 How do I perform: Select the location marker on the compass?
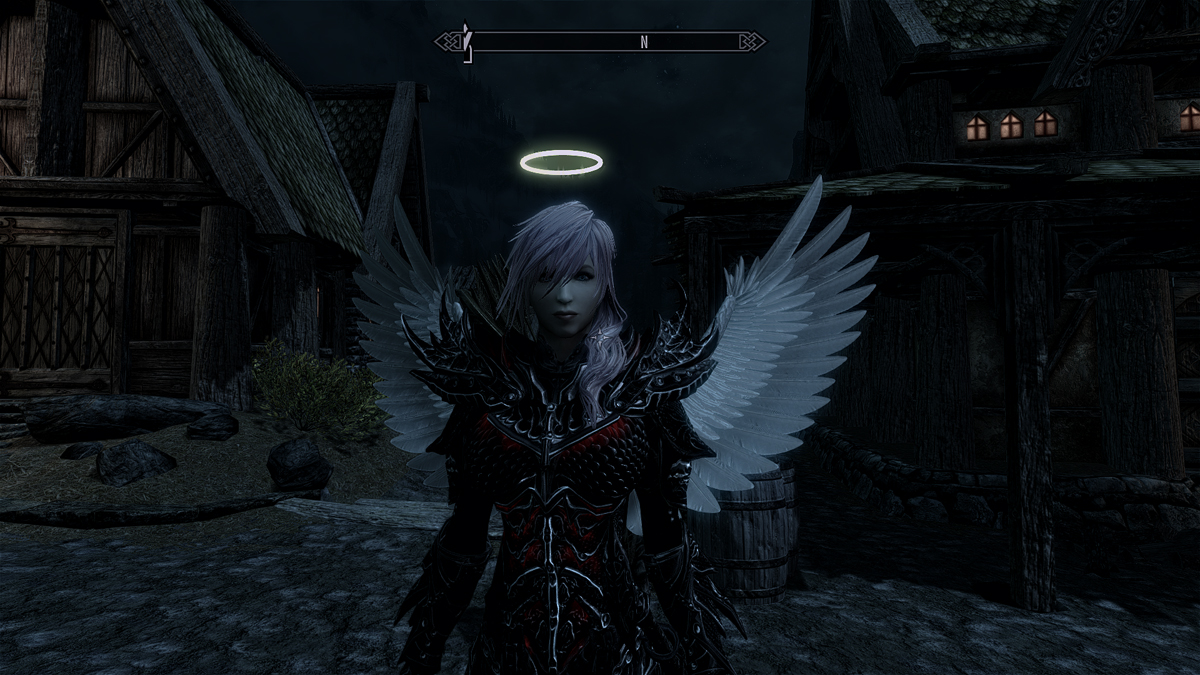point(467,43)
